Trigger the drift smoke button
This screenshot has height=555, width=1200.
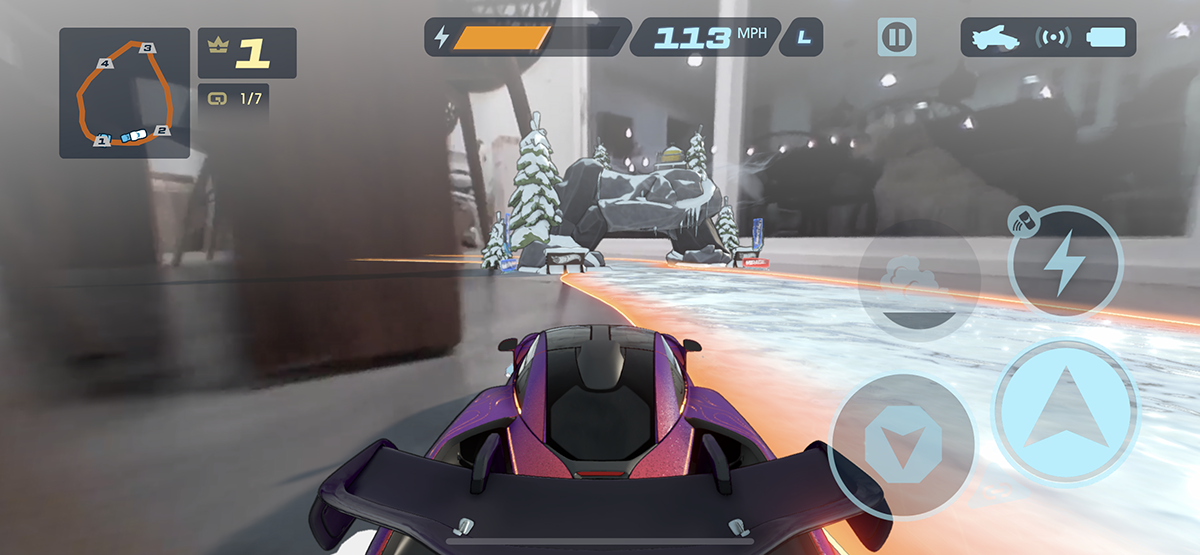pyautogui.click(x=918, y=282)
